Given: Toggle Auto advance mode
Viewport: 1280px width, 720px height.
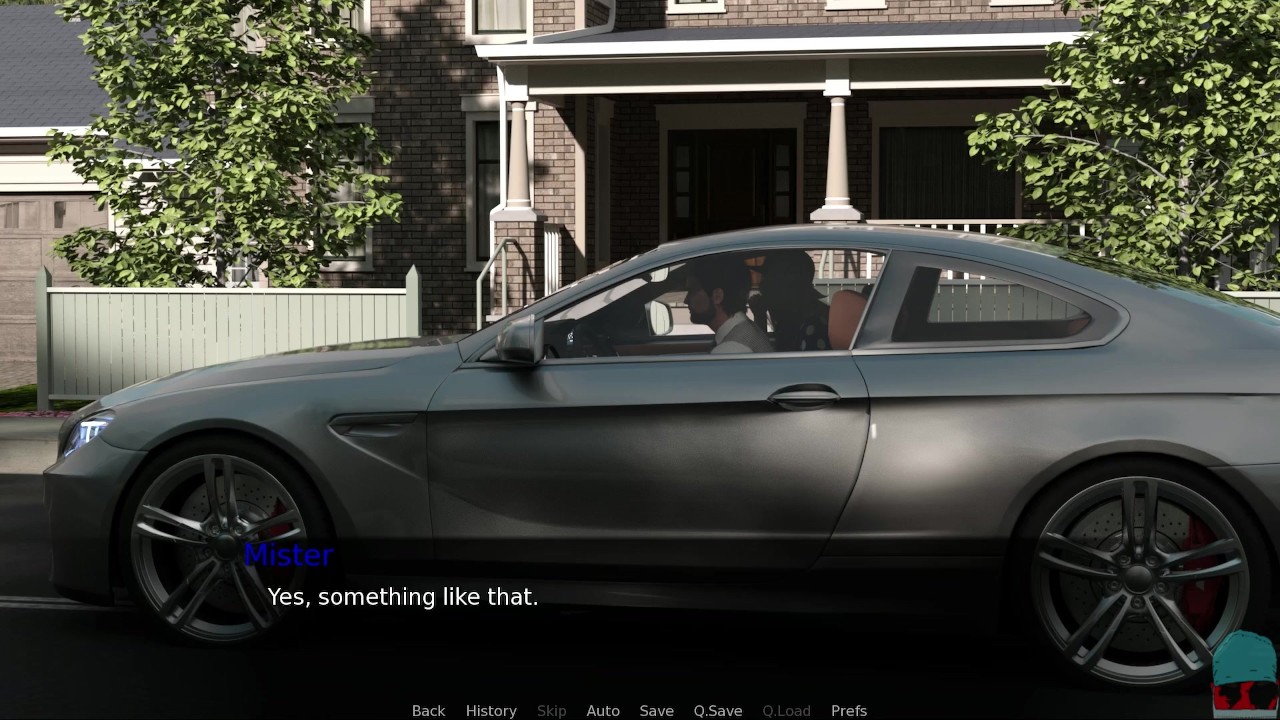Looking at the screenshot, I should click(x=603, y=710).
